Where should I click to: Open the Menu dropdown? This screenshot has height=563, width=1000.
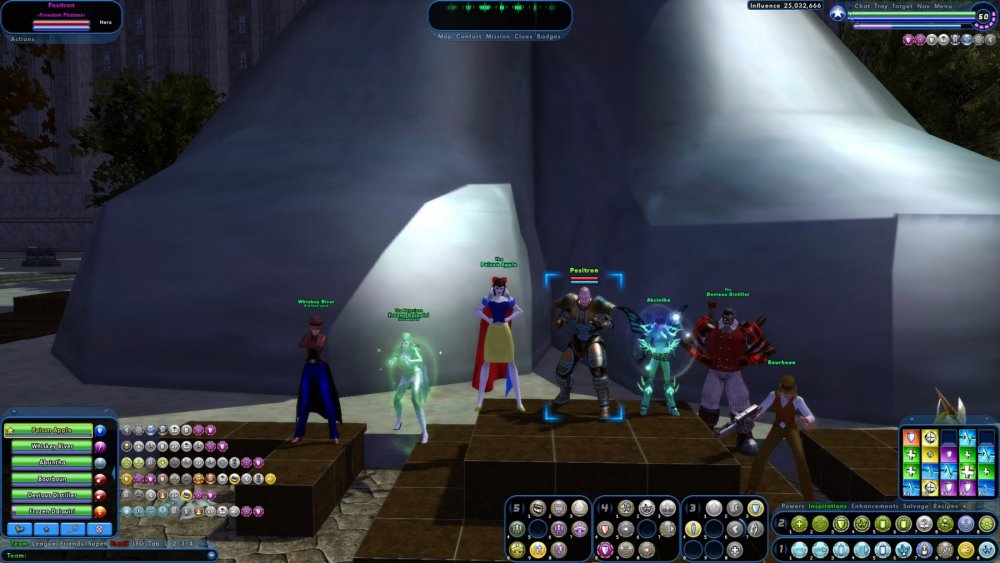(x=943, y=6)
